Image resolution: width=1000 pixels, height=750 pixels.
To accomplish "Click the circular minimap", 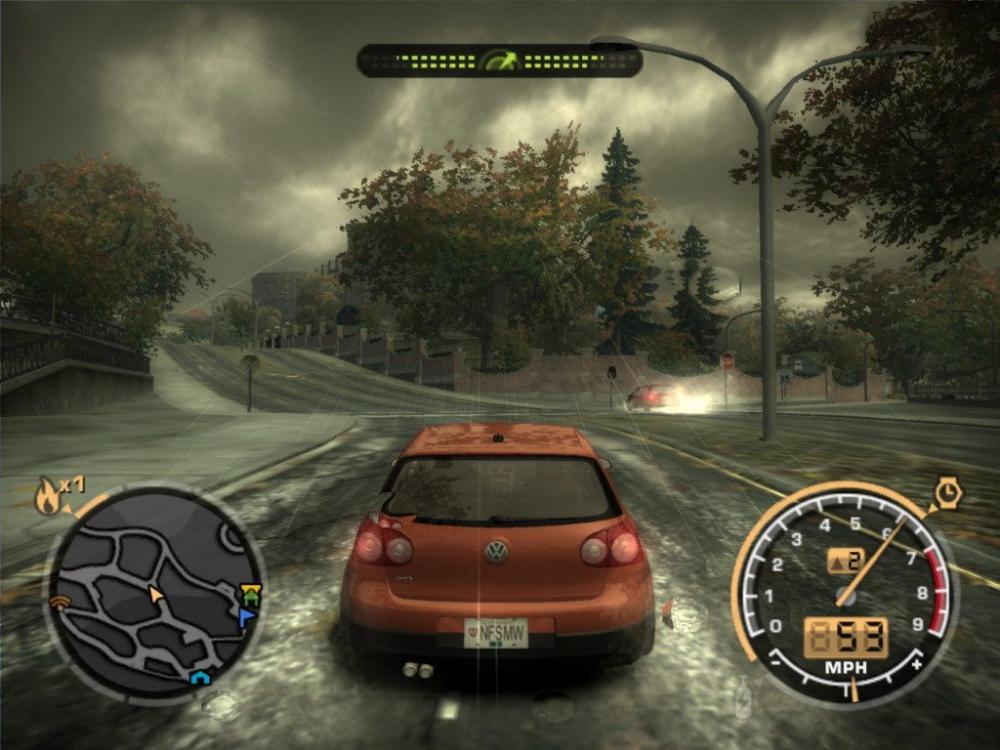I will 153,595.
